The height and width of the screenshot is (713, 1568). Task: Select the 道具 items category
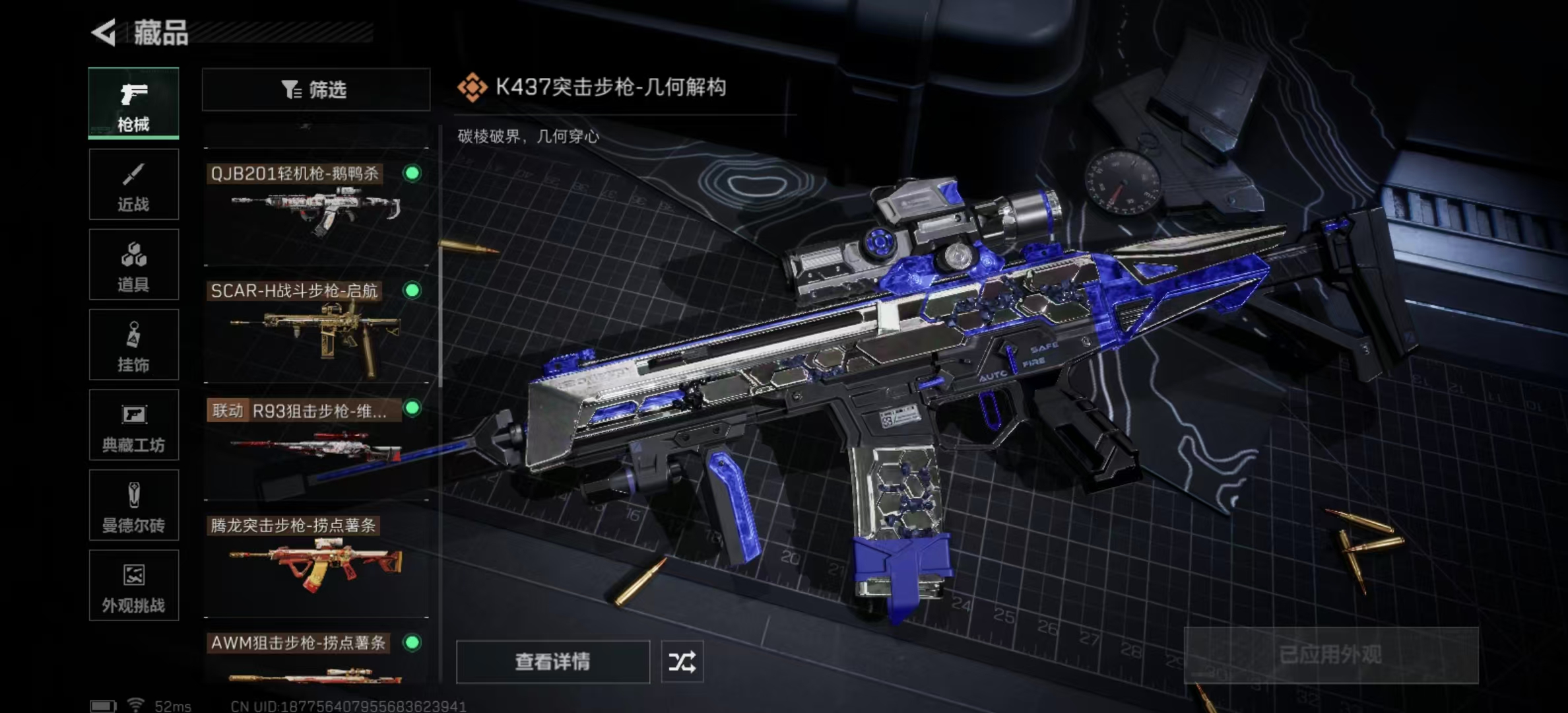(x=133, y=265)
